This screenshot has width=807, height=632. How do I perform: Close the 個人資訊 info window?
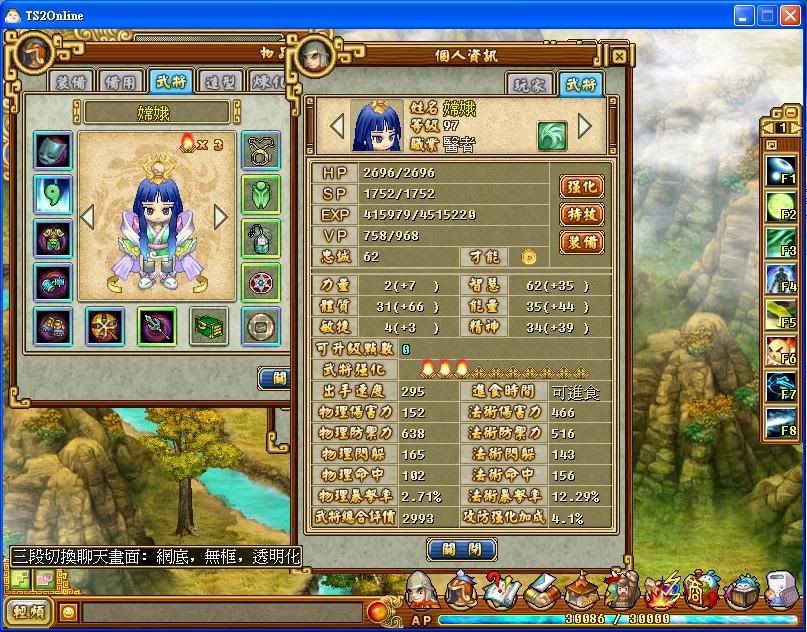(x=619, y=57)
